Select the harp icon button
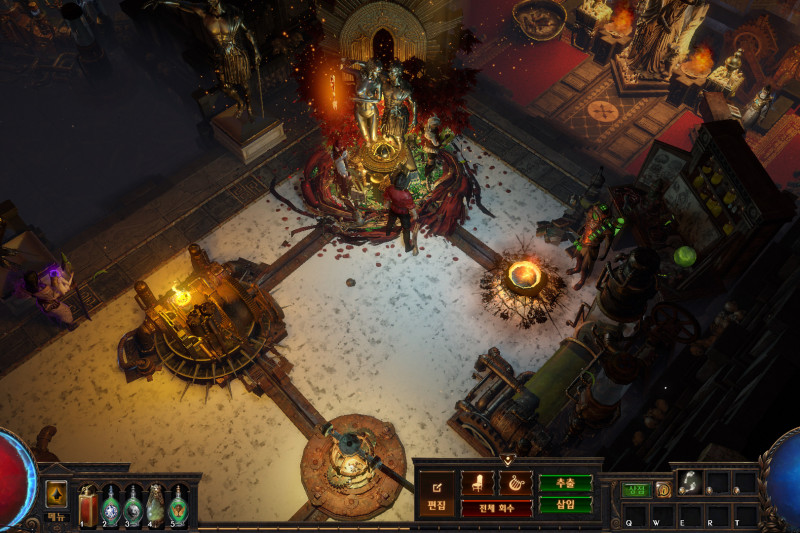The height and width of the screenshot is (533, 800). pyautogui.click(x=515, y=483)
